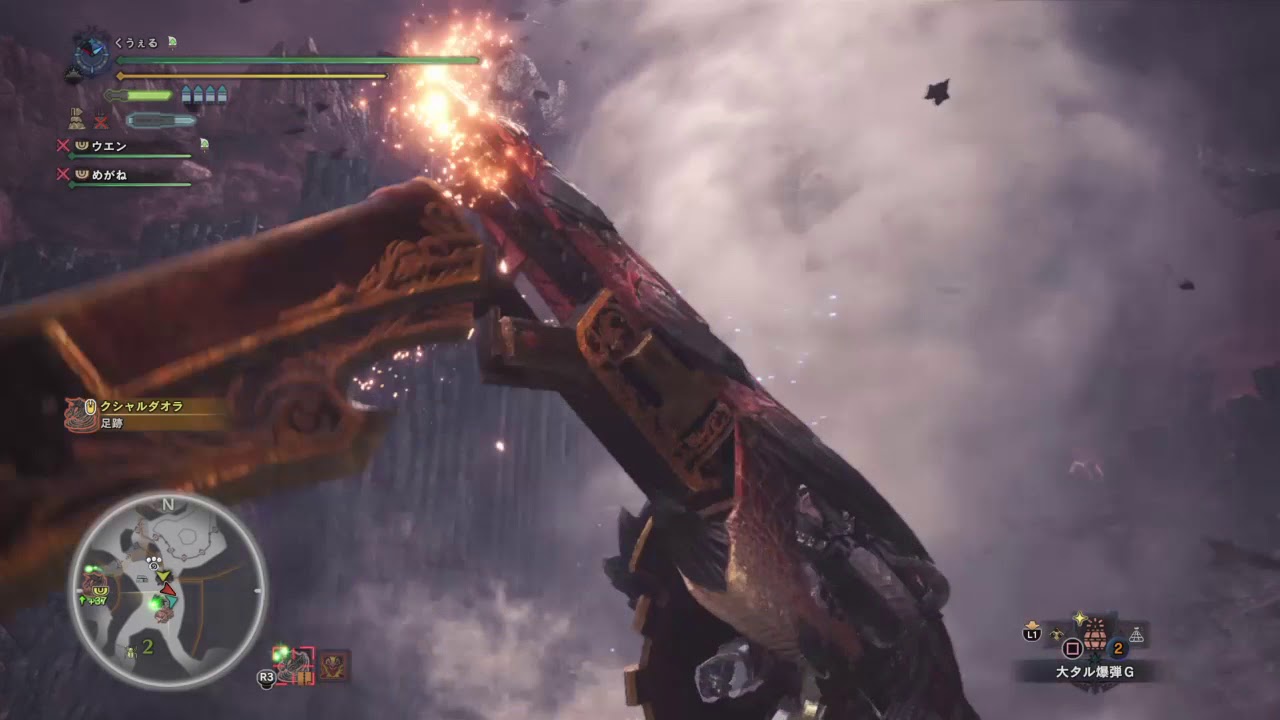Image resolution: width=1280 pixels, height=720 pixels.
Task: Select the previous item on the left of the item bar
Action: pyautogui.click(x=1056, y=633)
